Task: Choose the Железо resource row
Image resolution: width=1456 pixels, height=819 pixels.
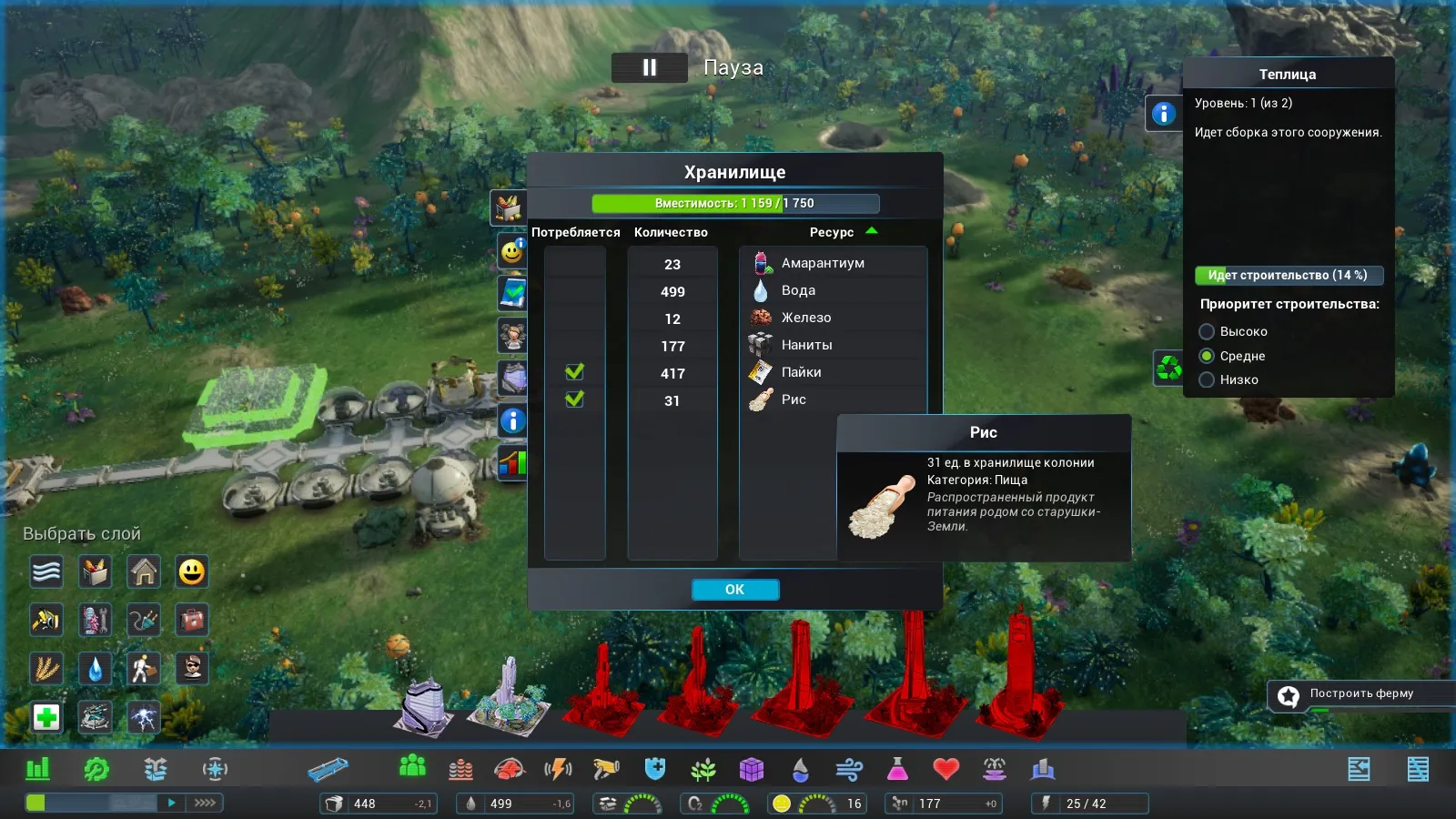Action: pyautogui.click(x=806, y=318)
